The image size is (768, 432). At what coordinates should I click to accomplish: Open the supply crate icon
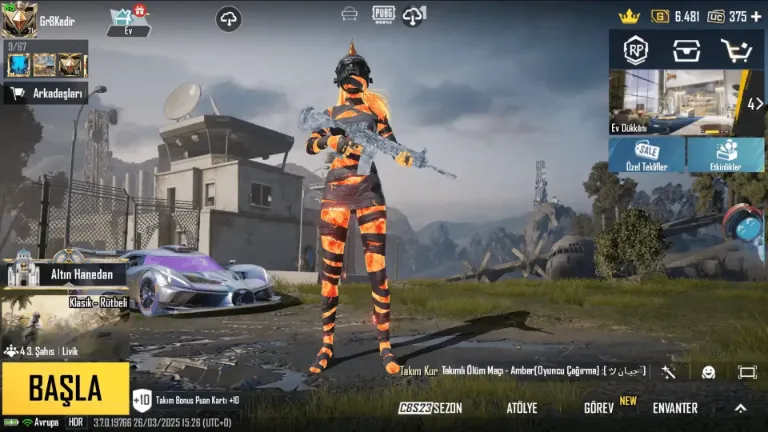click(686, 50)
